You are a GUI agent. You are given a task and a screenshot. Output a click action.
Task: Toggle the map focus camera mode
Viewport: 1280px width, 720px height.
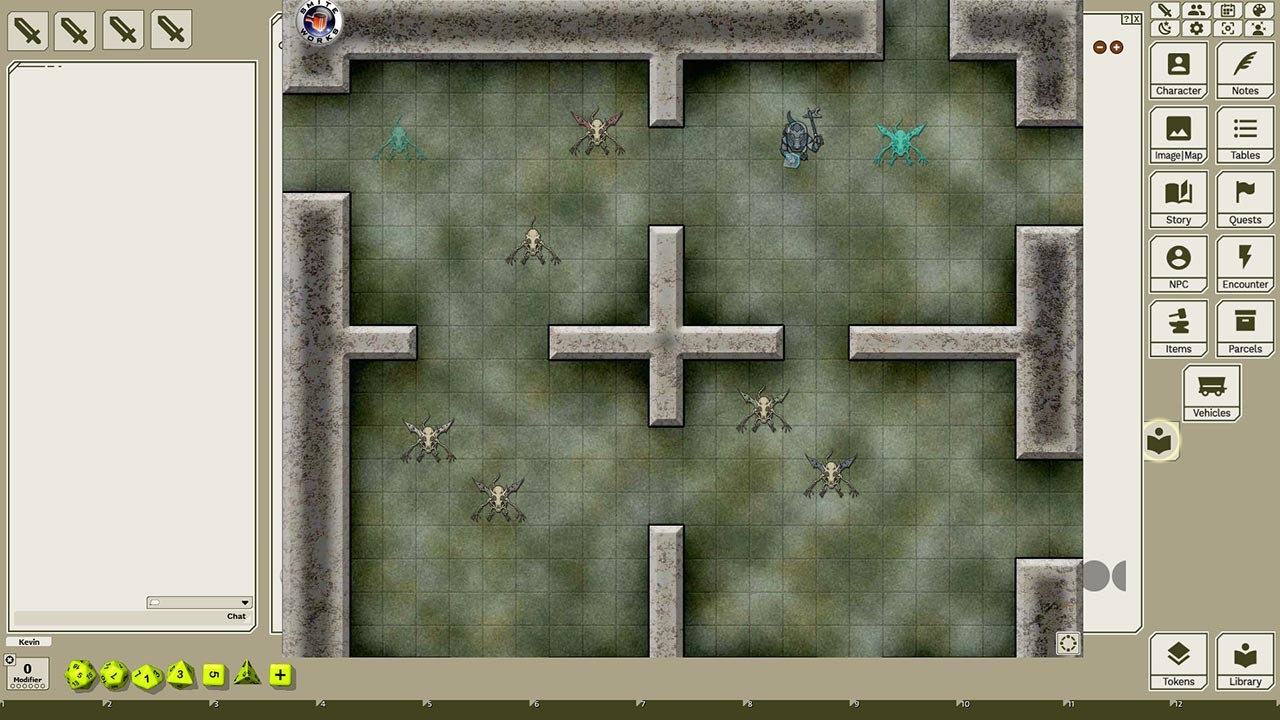(x=1227, y=28)
